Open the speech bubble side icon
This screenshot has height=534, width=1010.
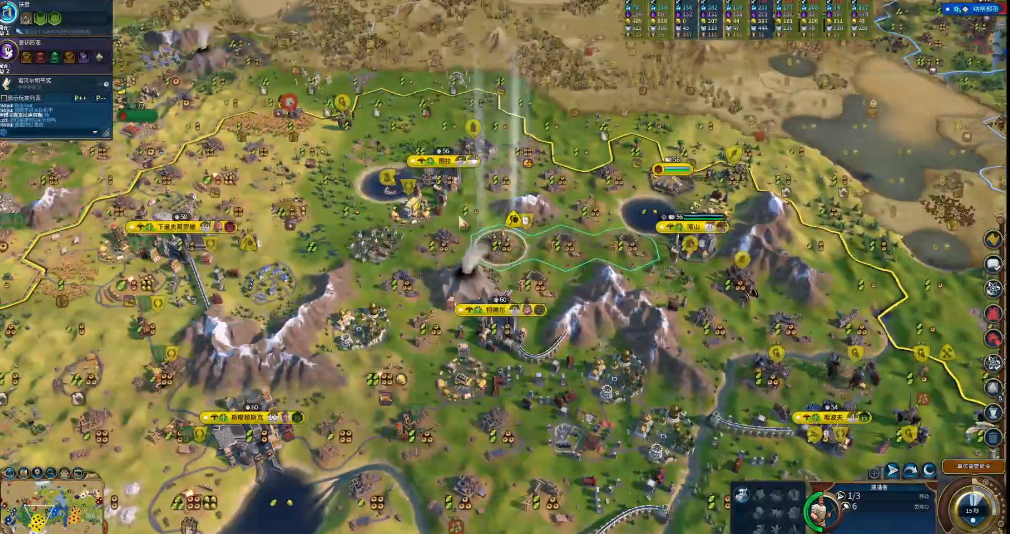[993, 264]
